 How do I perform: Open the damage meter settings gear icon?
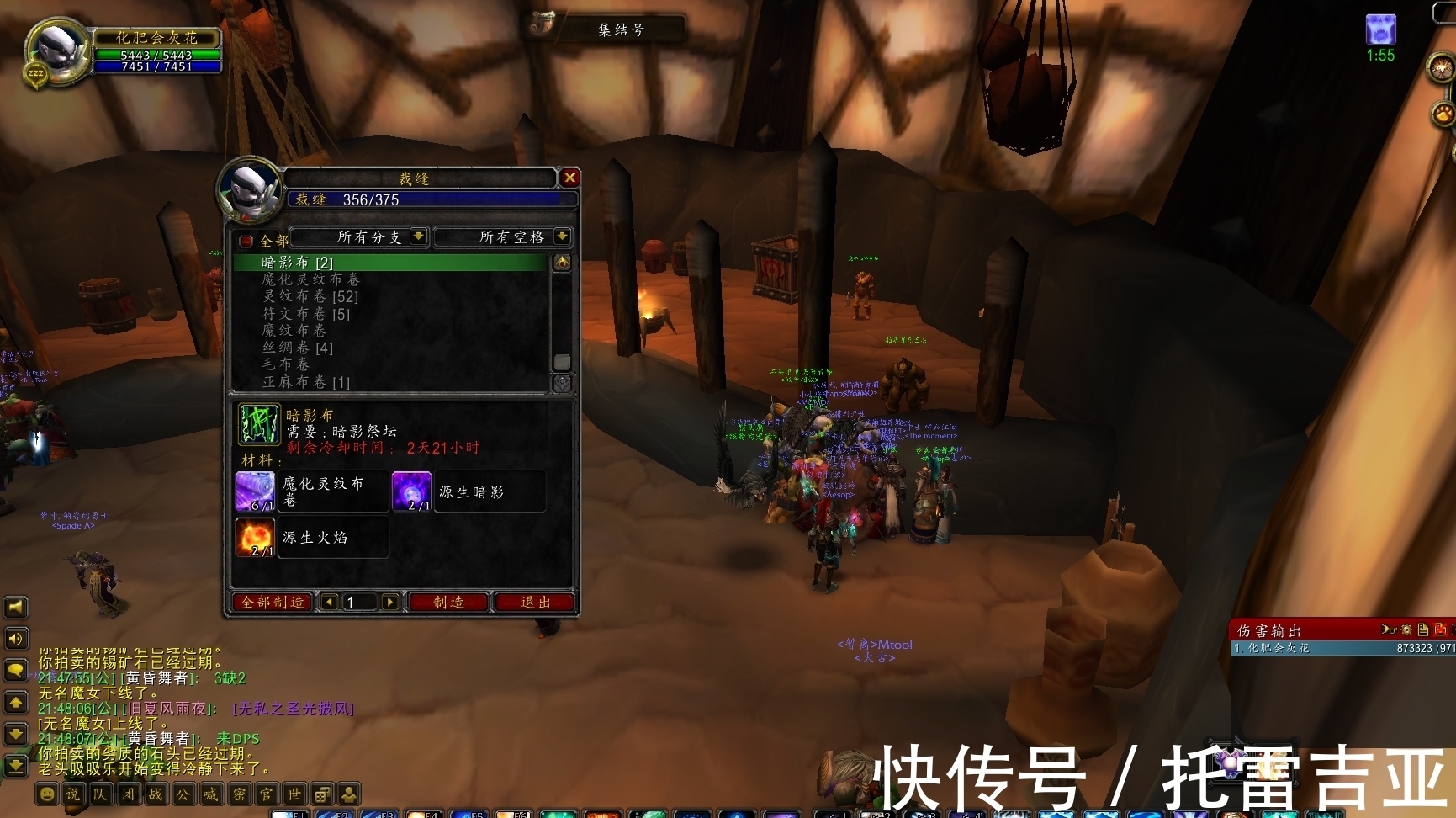pos(1406,629)
